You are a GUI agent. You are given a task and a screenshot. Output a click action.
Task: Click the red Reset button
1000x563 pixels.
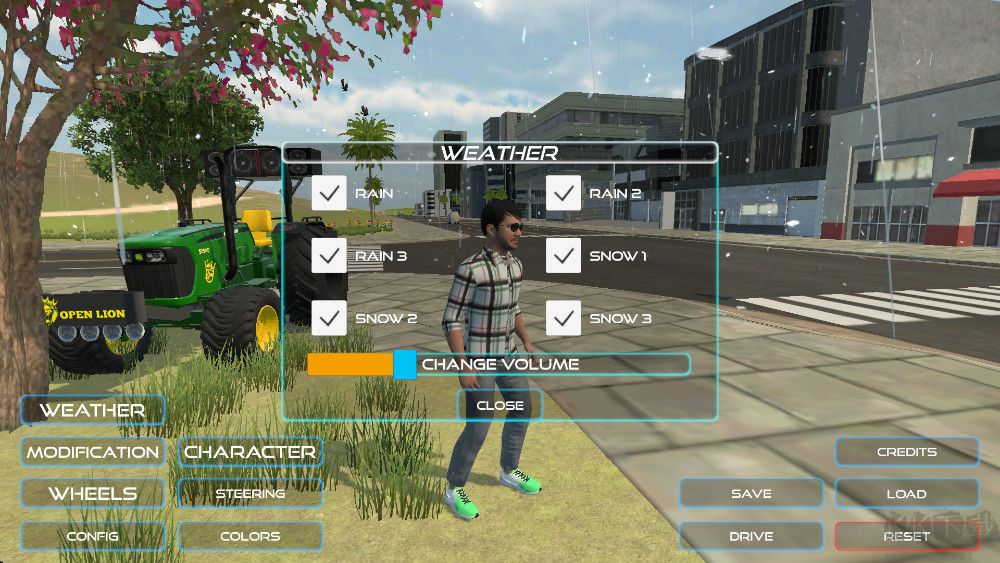tap(907, 536)
